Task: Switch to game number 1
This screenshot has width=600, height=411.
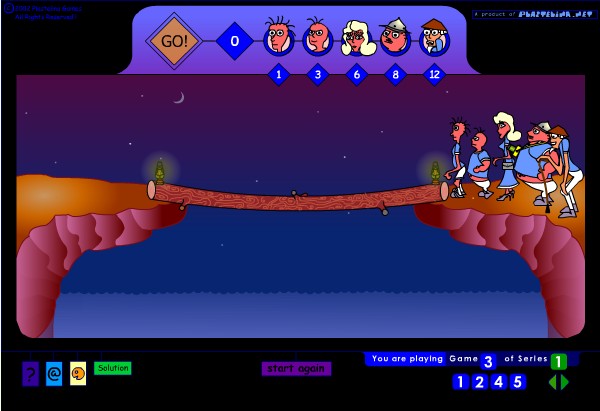Action: [x=460, y=381]
